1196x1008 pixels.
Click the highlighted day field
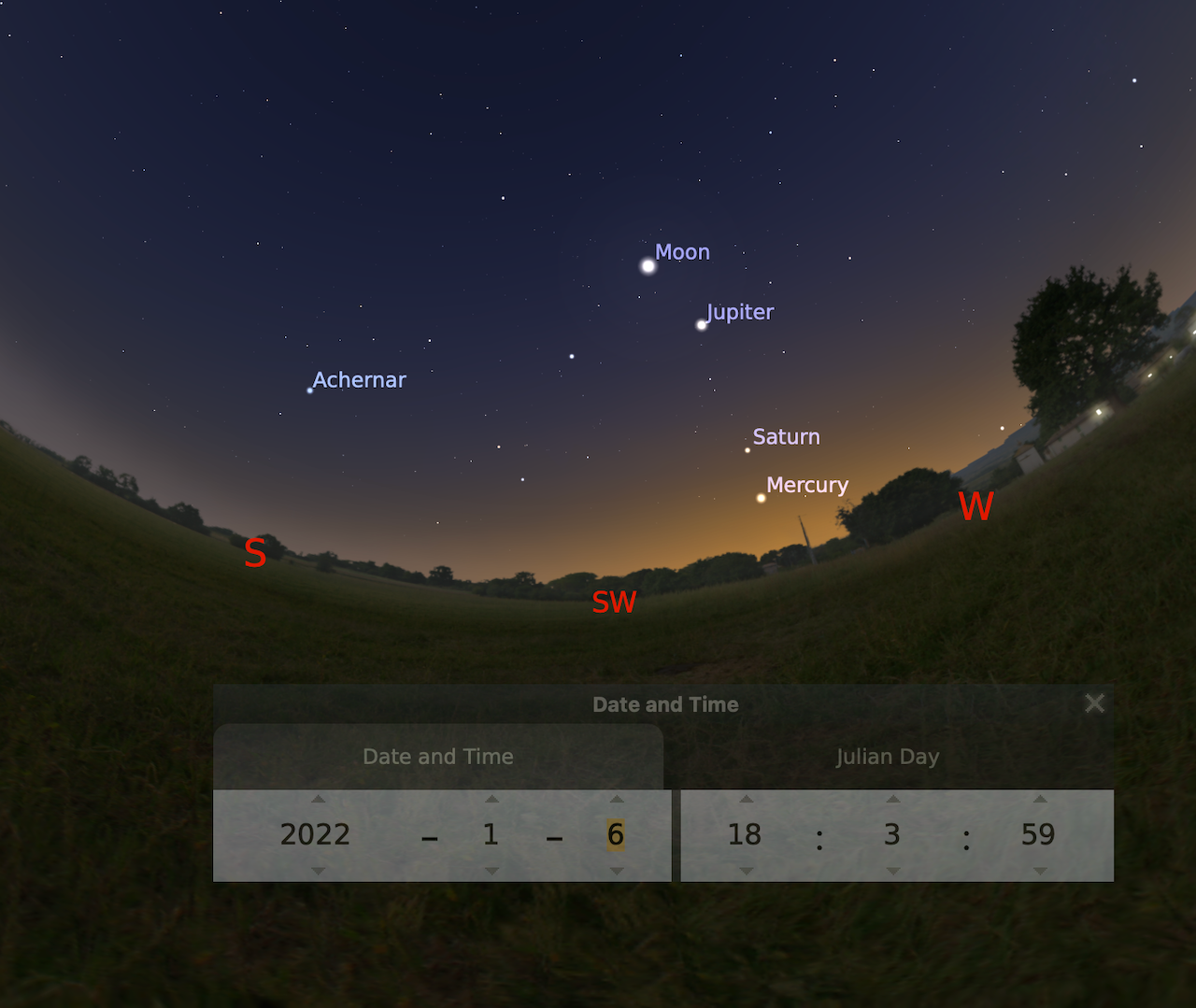(x=615, y=834)
